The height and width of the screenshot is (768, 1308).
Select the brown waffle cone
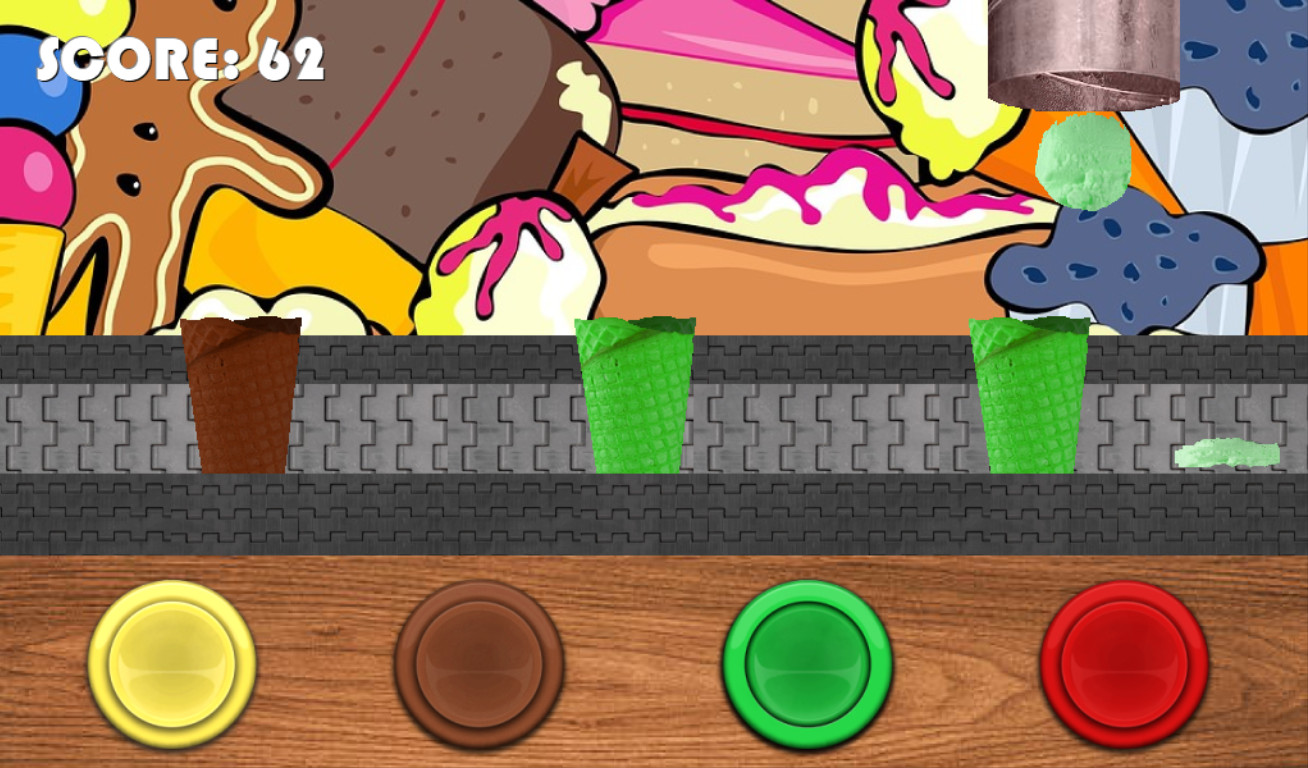click(x=240, y=395)
